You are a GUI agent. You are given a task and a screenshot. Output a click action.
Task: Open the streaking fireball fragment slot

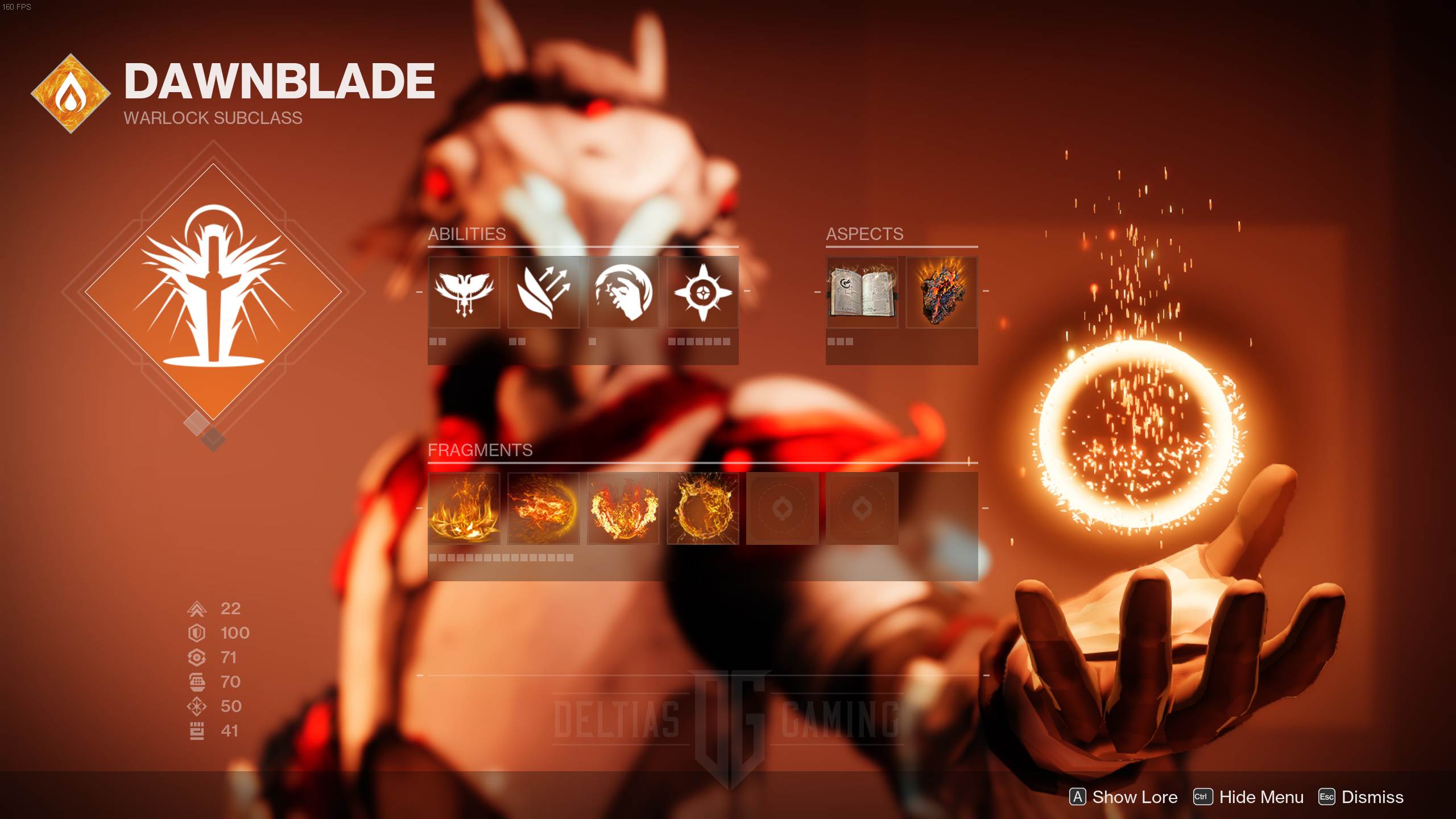click(544, 508)
